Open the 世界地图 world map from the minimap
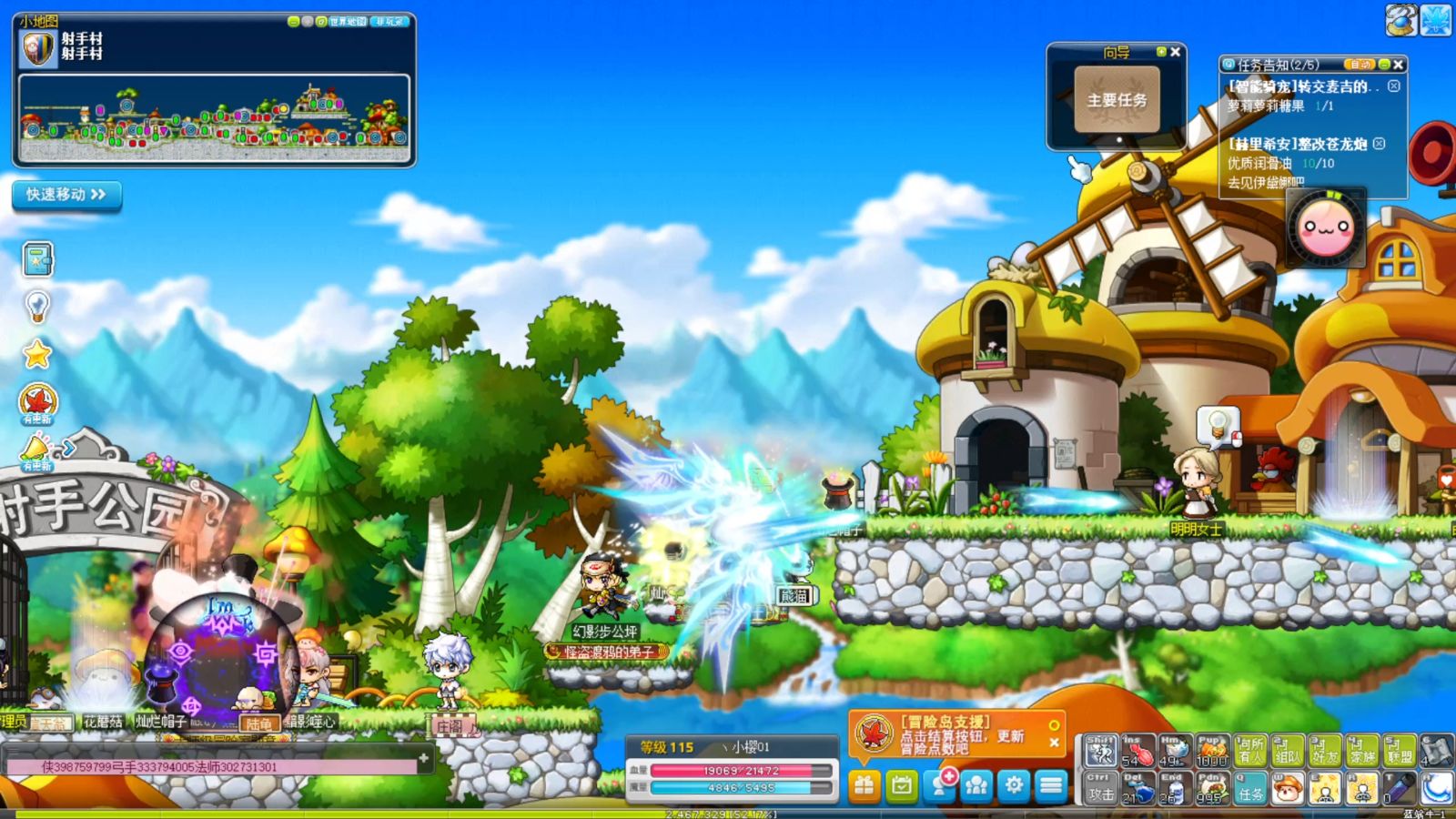The width and height of the screenshot is (1456, 819). pyautogui.click(x=348, y=21)
